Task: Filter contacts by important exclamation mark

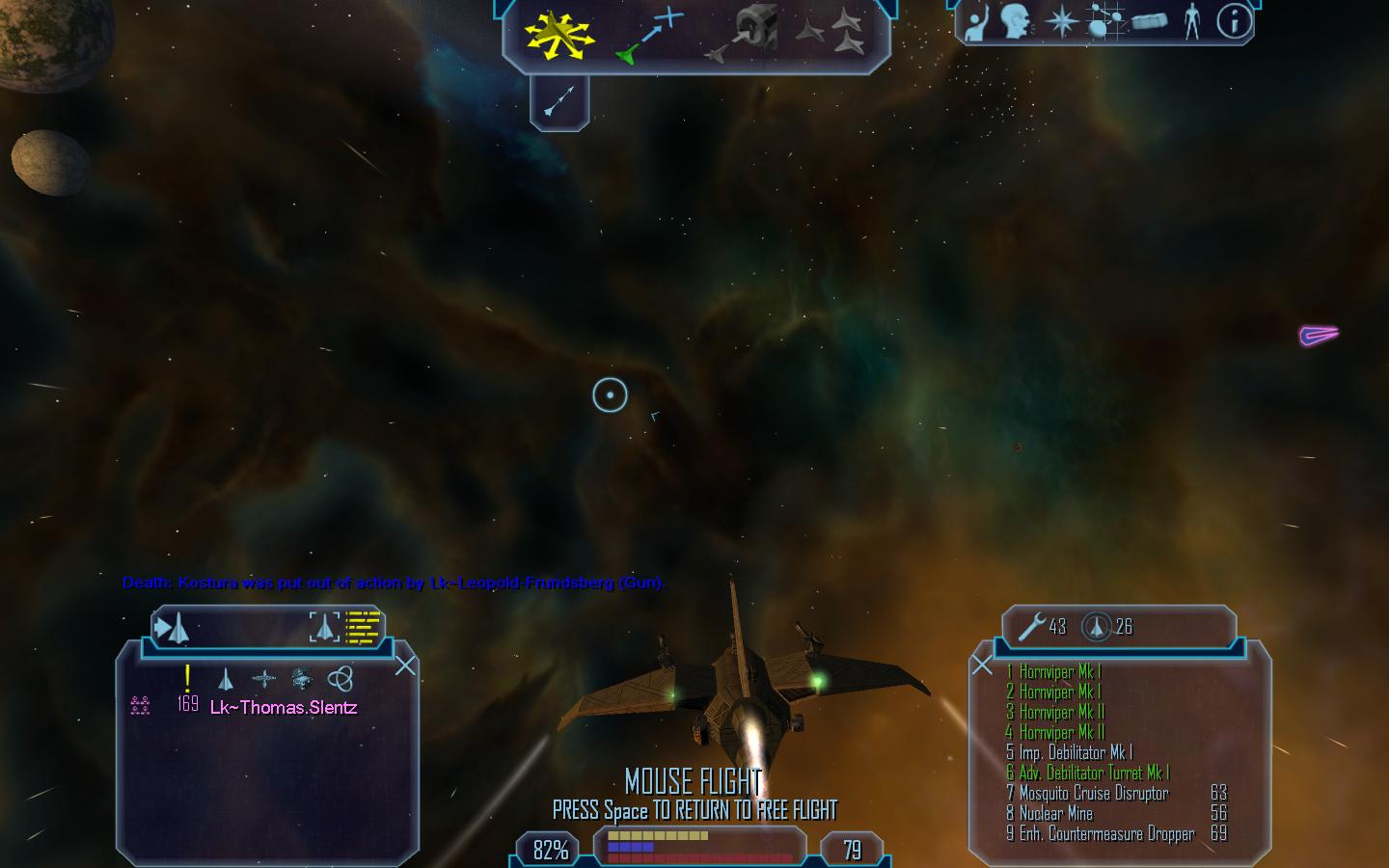Action: pyautogui.click(x=187, y=678)
